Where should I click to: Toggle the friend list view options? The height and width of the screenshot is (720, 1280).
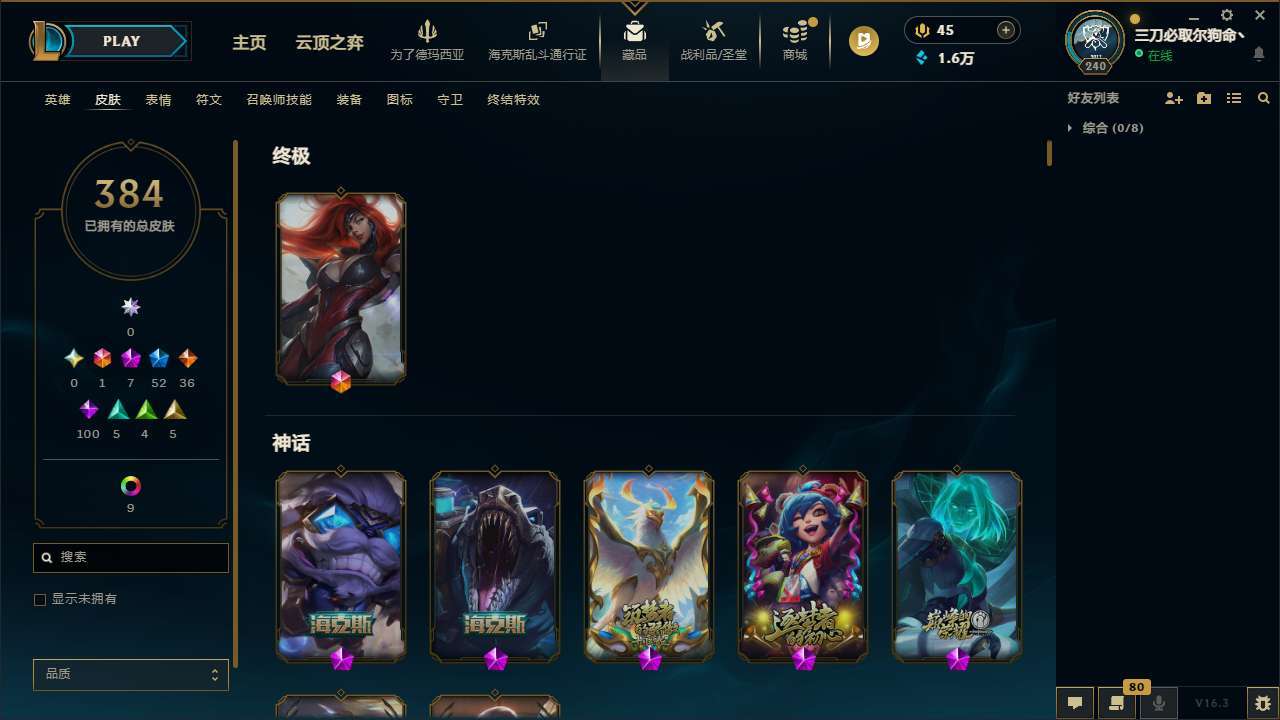click(x=1233, y=97)
